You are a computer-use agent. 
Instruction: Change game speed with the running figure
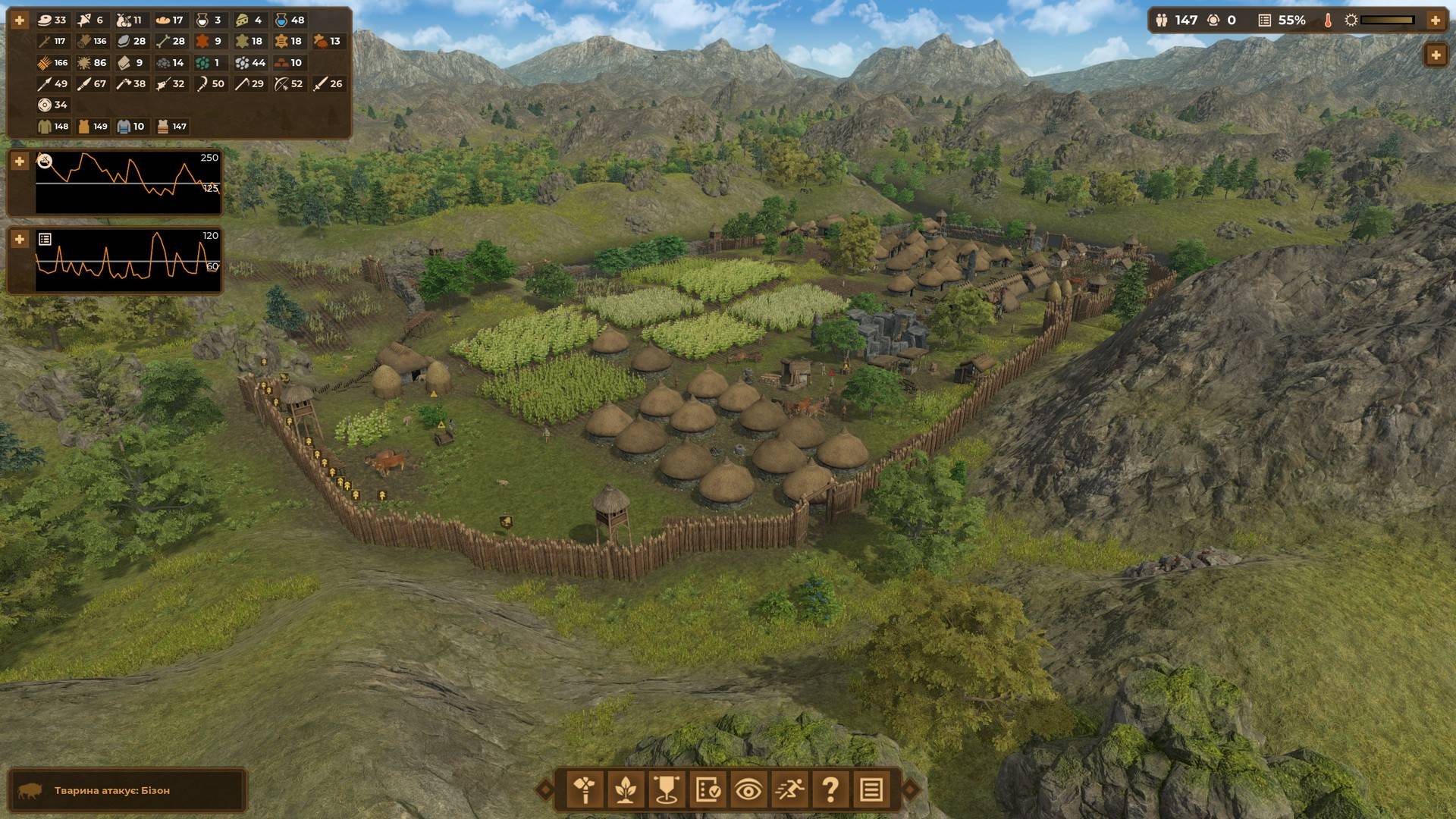click(x=789, y=790)
